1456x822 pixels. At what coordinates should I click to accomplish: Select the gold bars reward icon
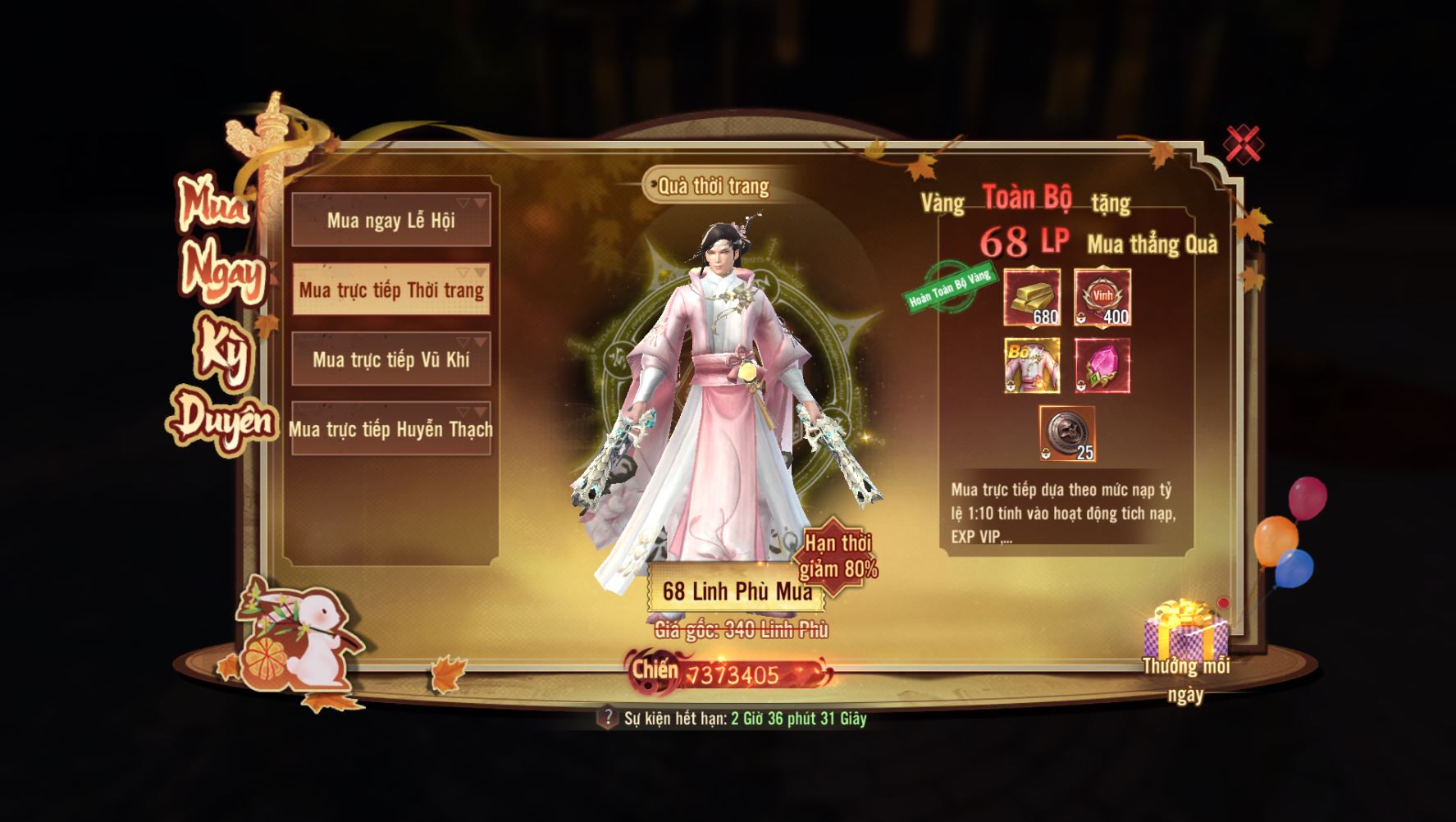[x=1032, y=297]
